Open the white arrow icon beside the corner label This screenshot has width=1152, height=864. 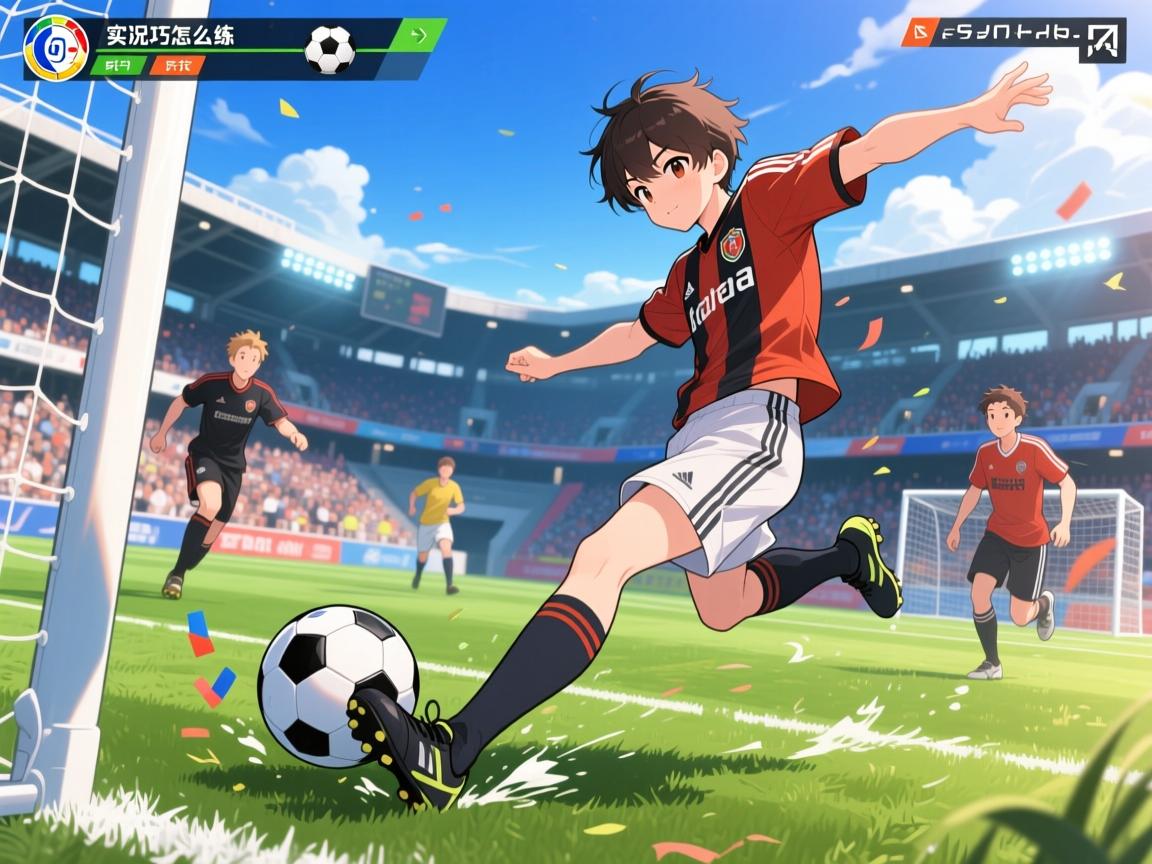[x=1102, y=41]
